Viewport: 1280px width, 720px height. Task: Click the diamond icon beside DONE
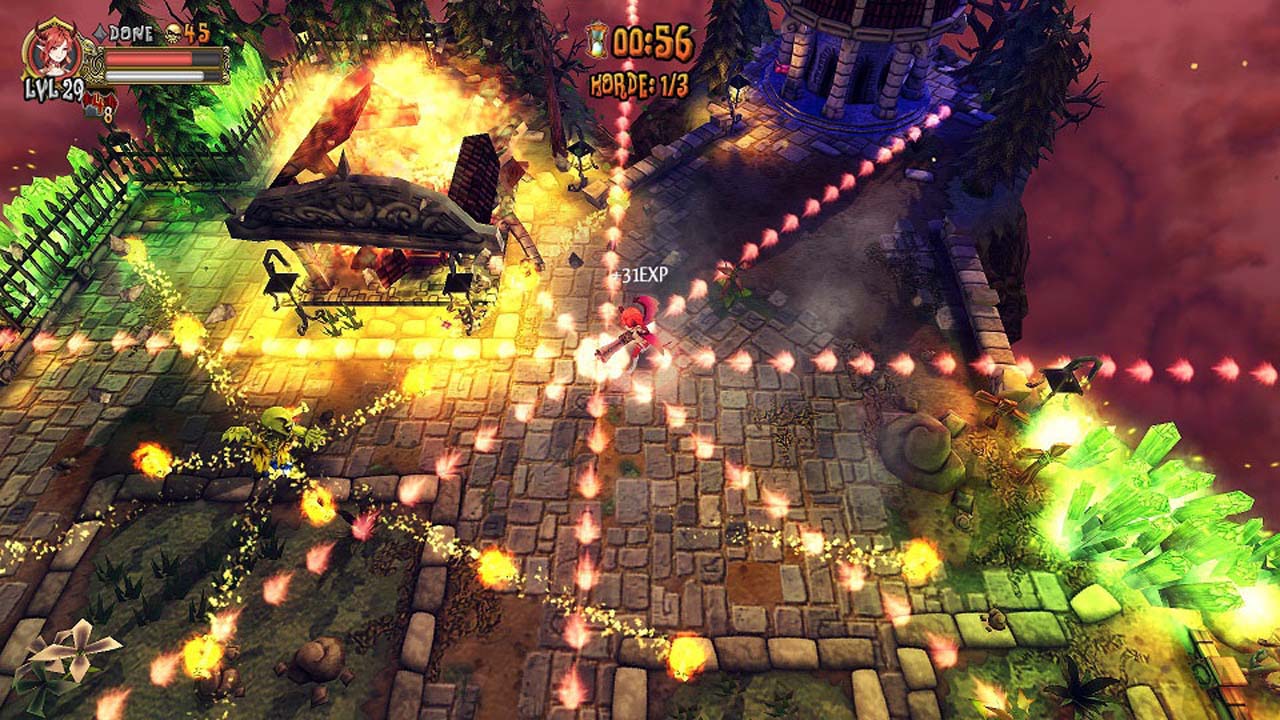[99, 31]
